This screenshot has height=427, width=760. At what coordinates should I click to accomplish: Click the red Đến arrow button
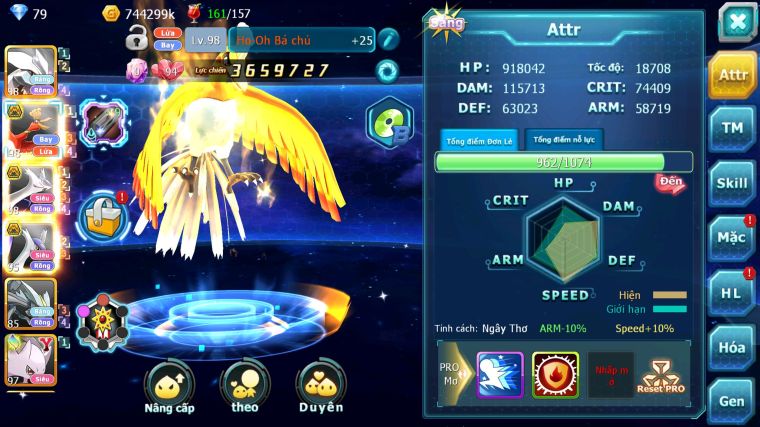point(671,182)
